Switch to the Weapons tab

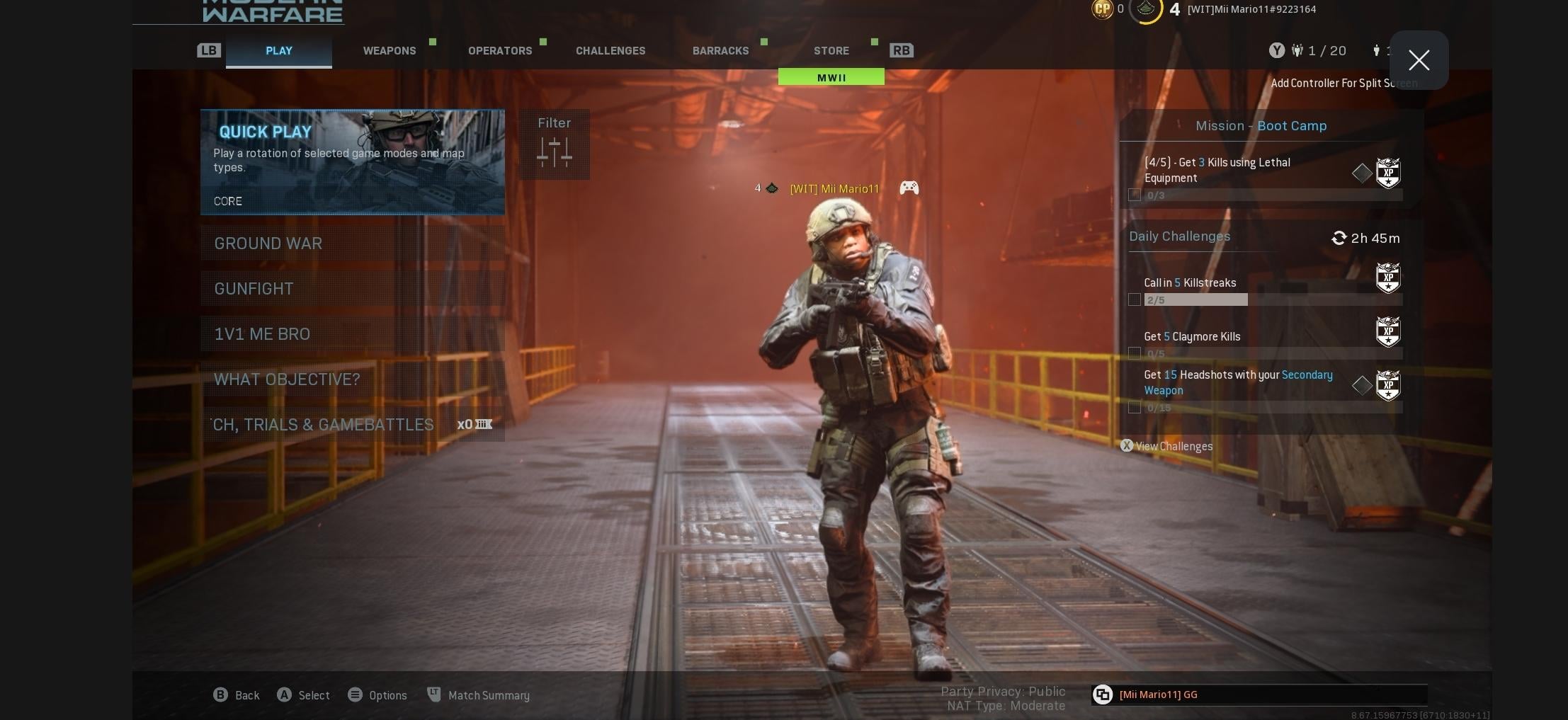tap(390, 51)
